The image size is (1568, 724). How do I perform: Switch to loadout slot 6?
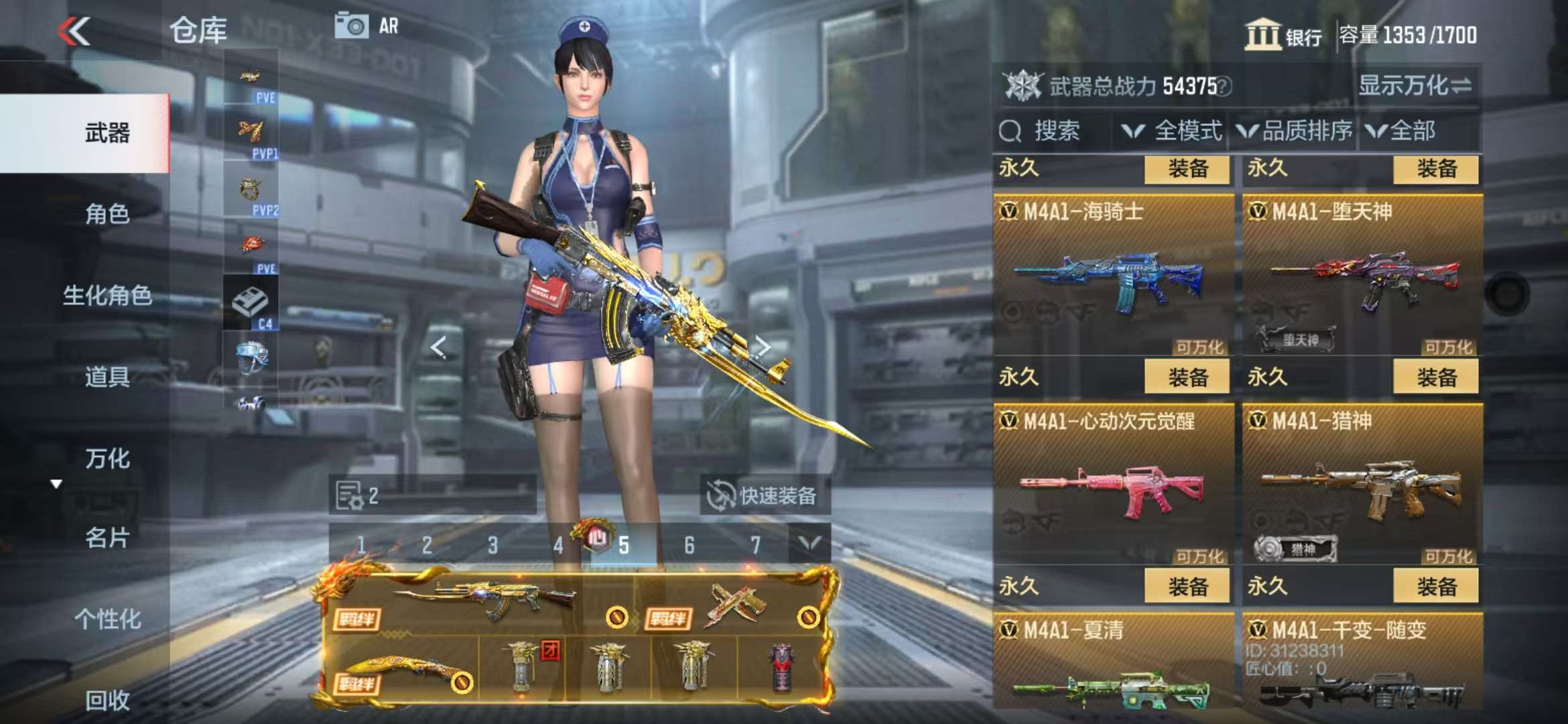pos(689,546)
